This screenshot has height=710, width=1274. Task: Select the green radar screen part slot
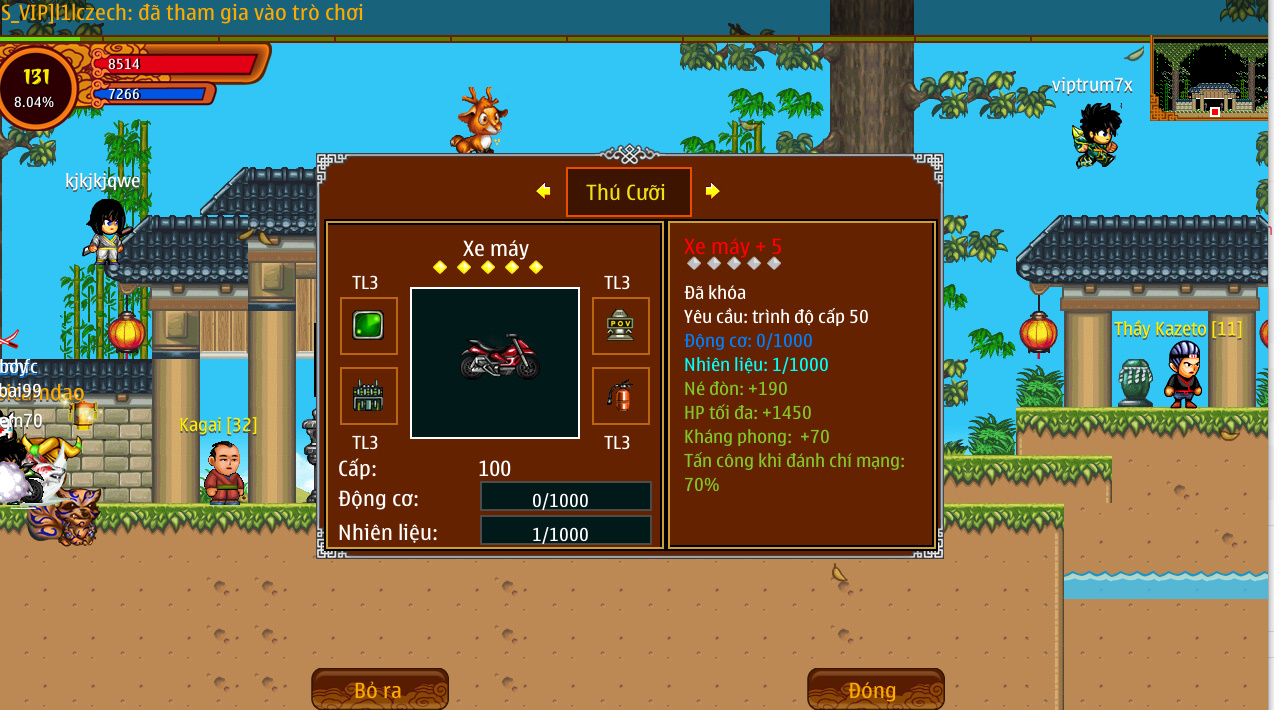point(368,326)
